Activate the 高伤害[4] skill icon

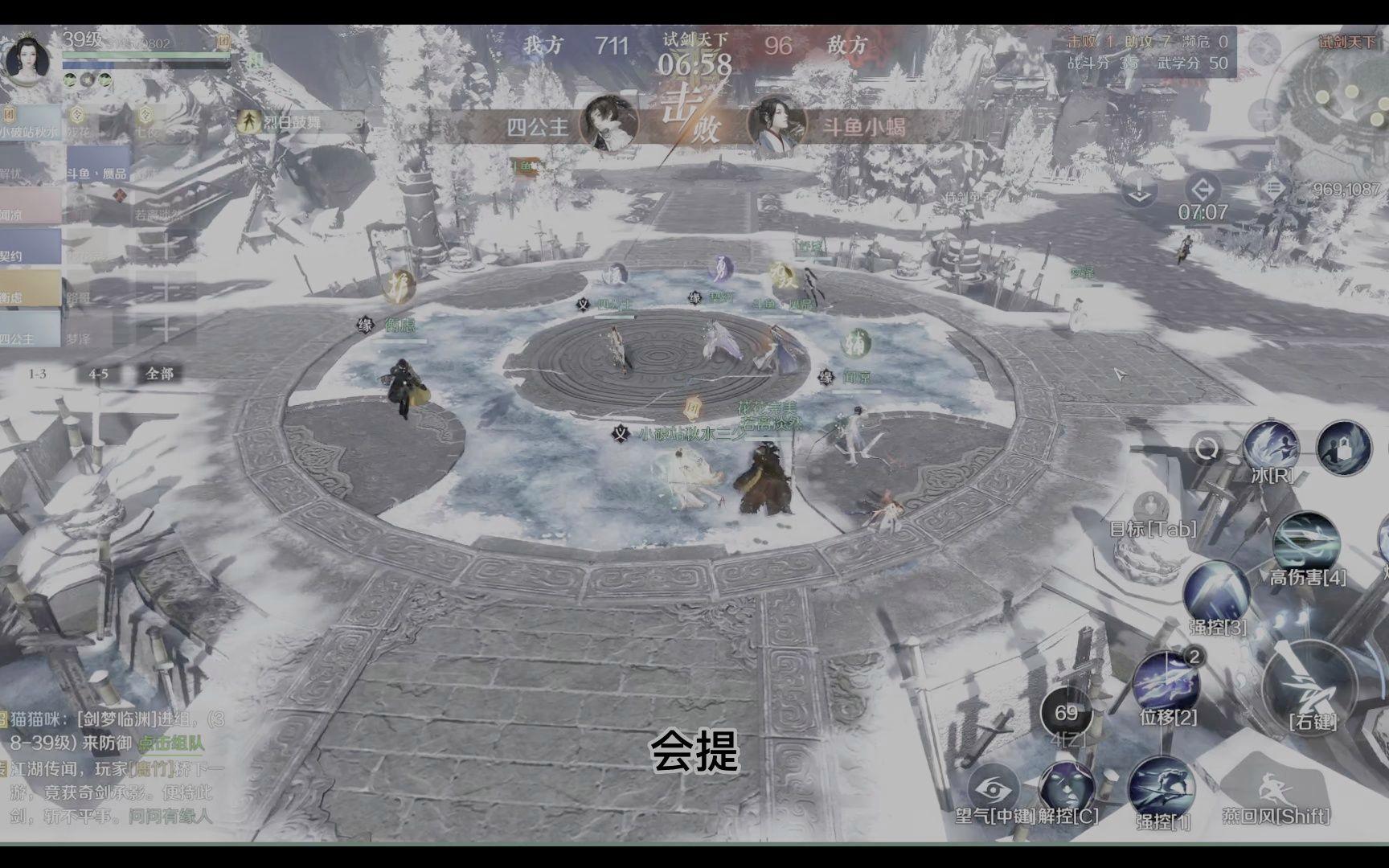pyautogui.click(x=1305, y=540)
